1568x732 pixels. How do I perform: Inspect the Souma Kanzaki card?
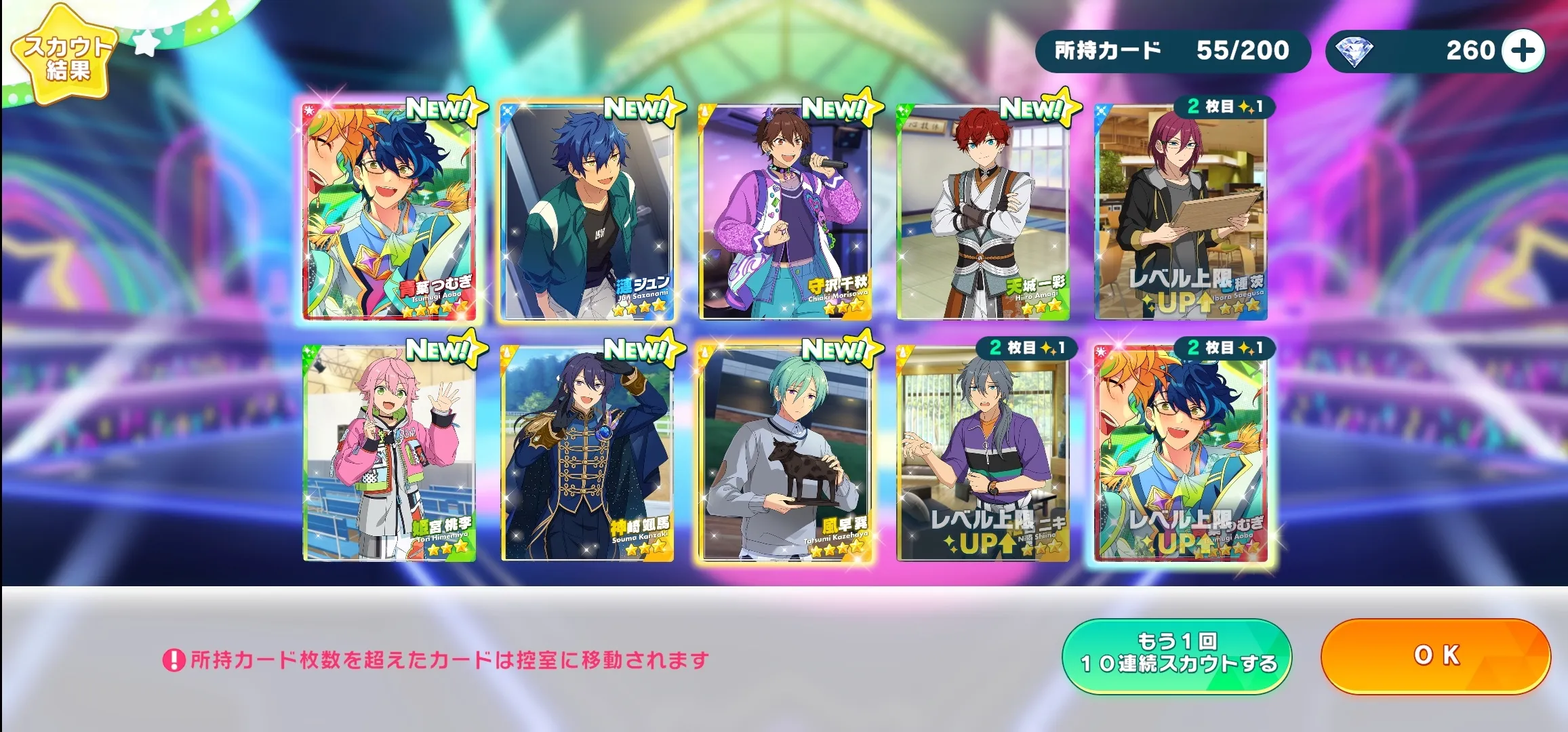pos(586,453)
